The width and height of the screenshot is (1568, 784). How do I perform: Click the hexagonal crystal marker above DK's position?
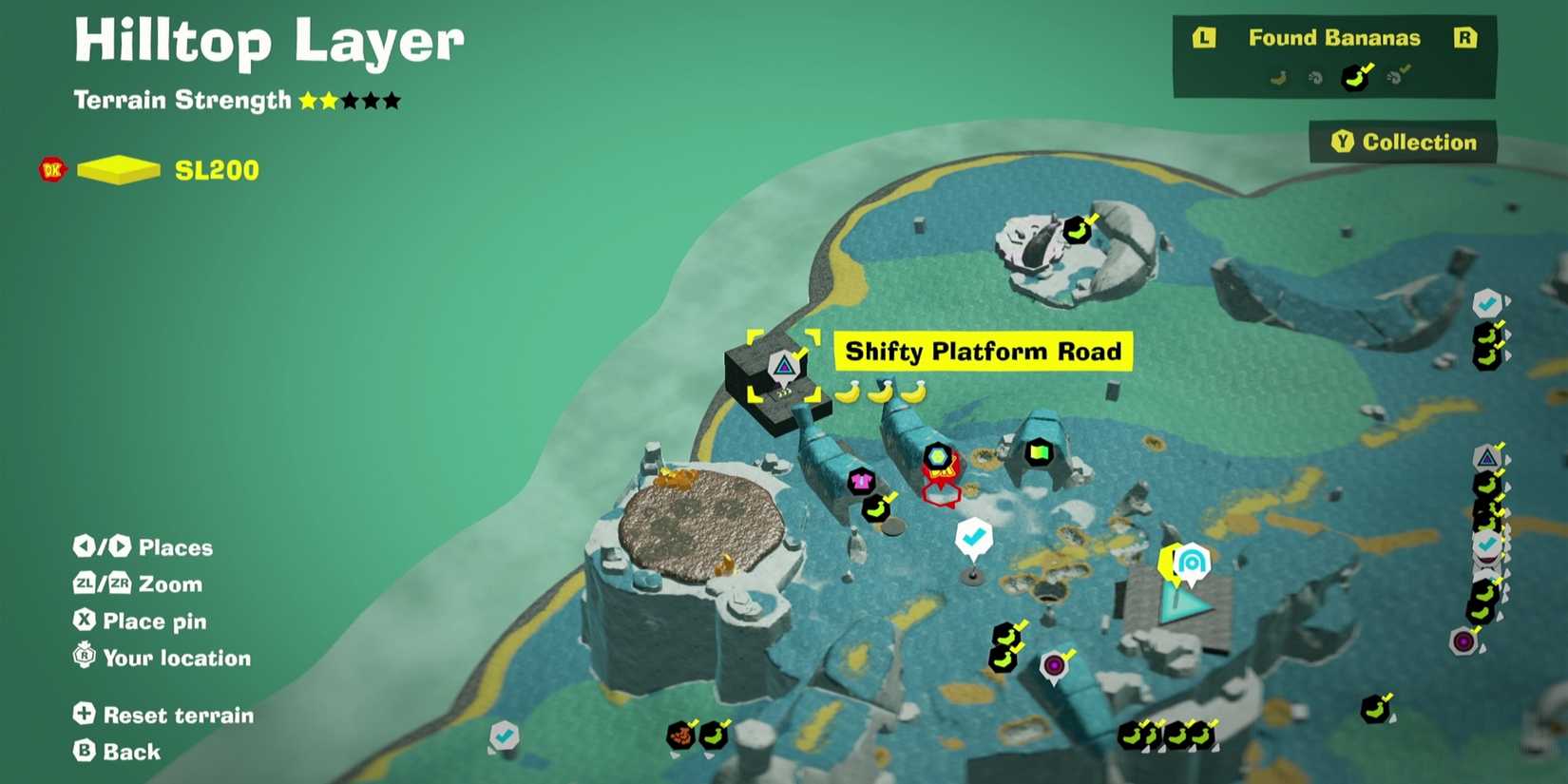pyautogui.click(x=937, y=454)
